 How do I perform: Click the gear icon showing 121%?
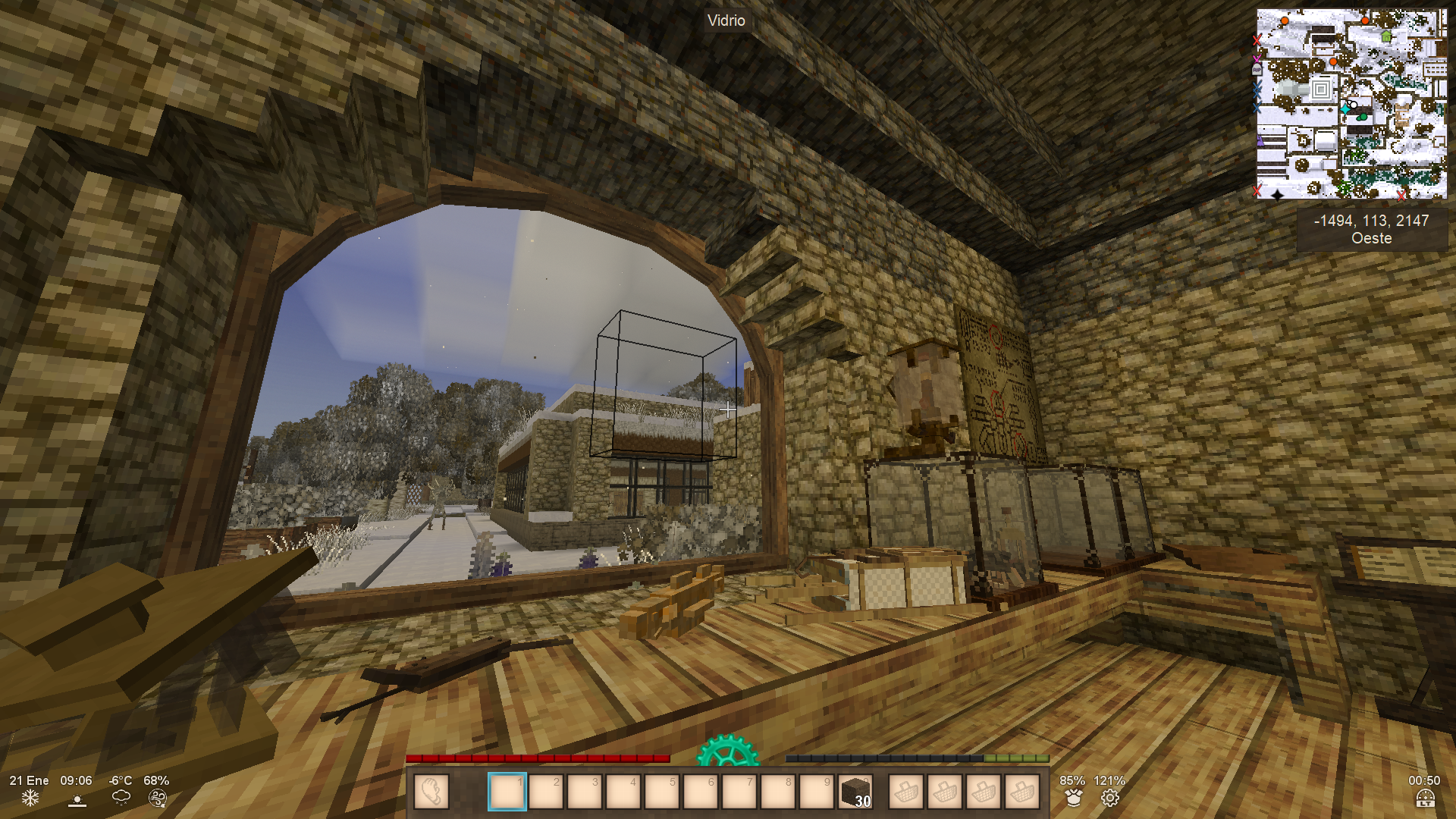1110,798
